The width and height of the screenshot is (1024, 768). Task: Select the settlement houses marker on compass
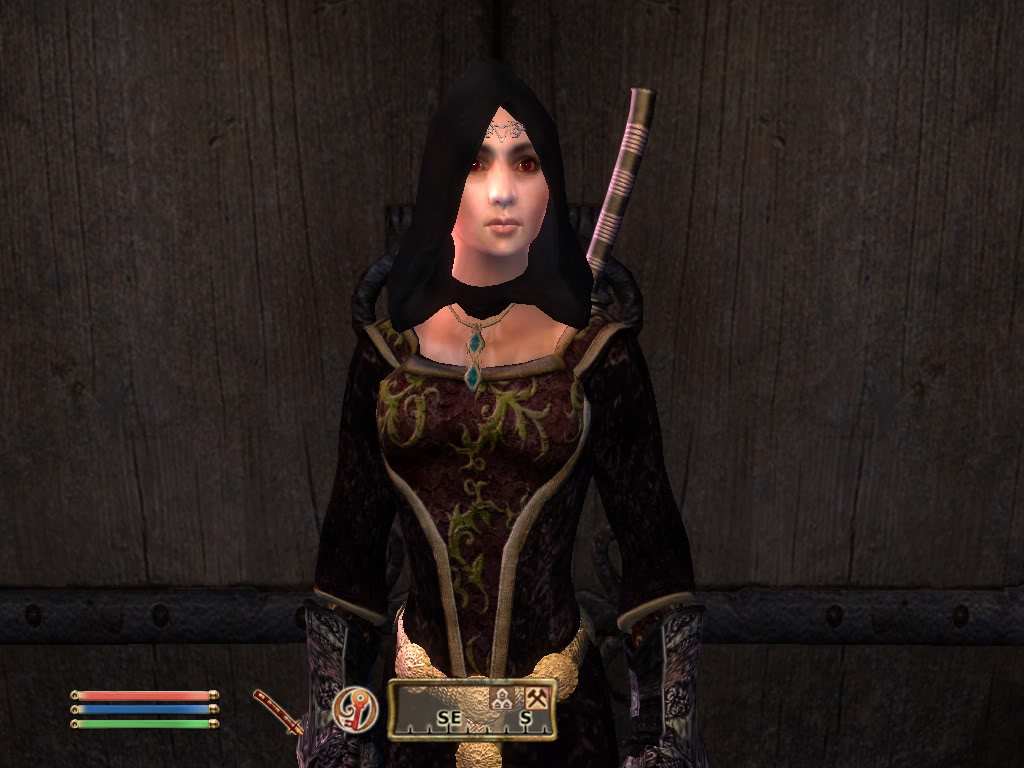pyautogui.click(x=502, y=701)
